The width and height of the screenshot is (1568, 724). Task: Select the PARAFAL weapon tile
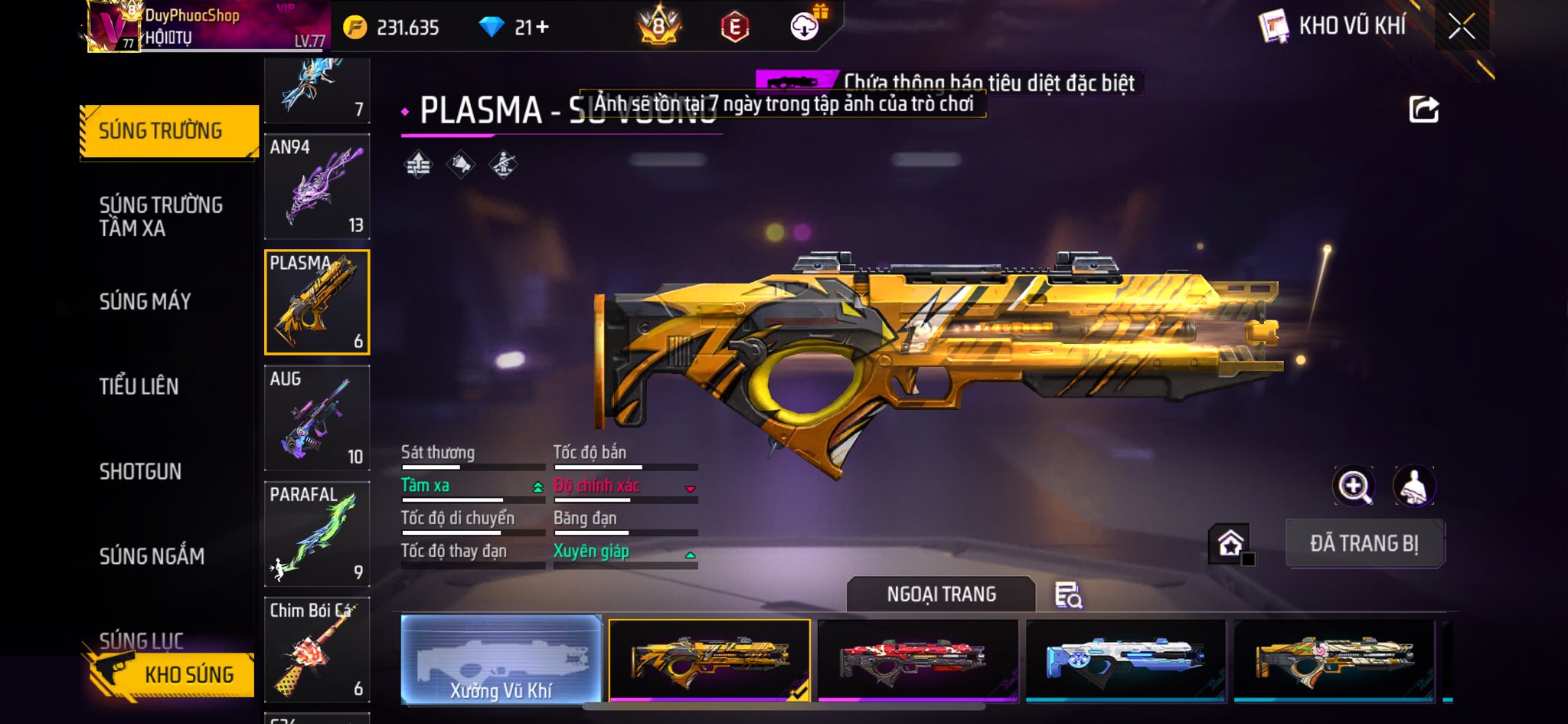pos(317,533)
